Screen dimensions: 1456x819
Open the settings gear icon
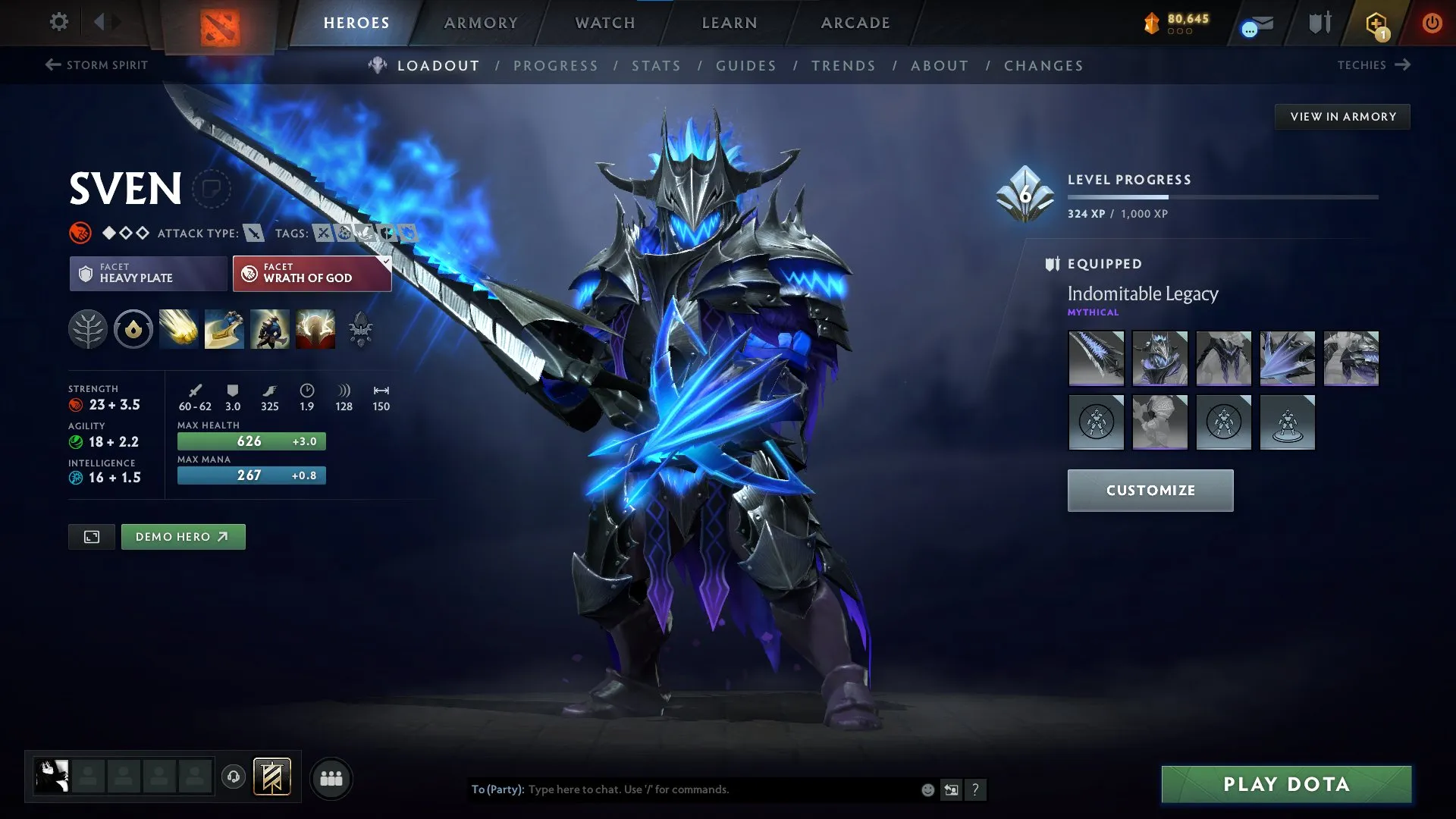pyautogui.click(x=58, y=22)
